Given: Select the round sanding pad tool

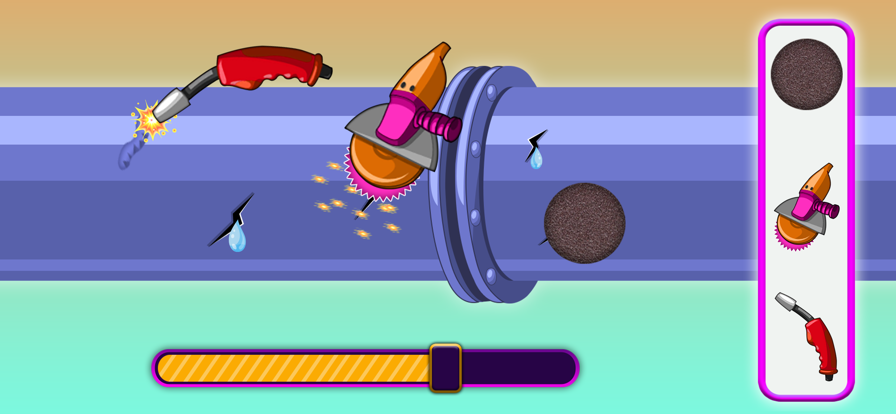Looking at the screenshot, I should click(806, 74).
